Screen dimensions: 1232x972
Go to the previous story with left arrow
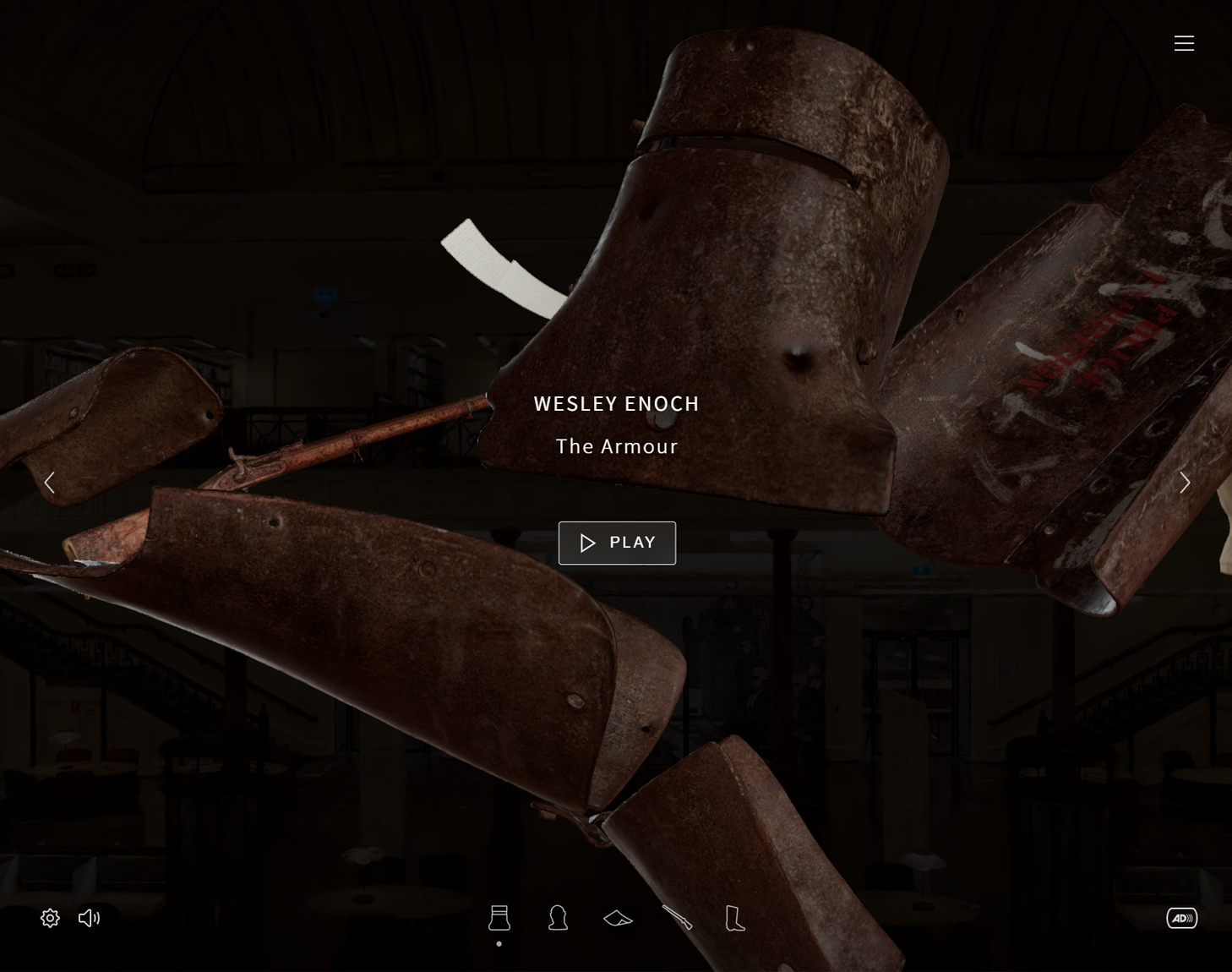pos(50,483)
